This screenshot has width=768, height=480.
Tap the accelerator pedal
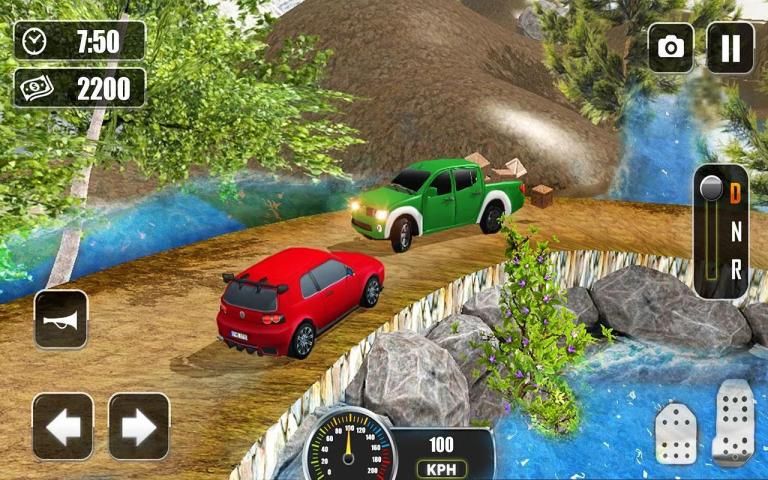tap(733, 421)
